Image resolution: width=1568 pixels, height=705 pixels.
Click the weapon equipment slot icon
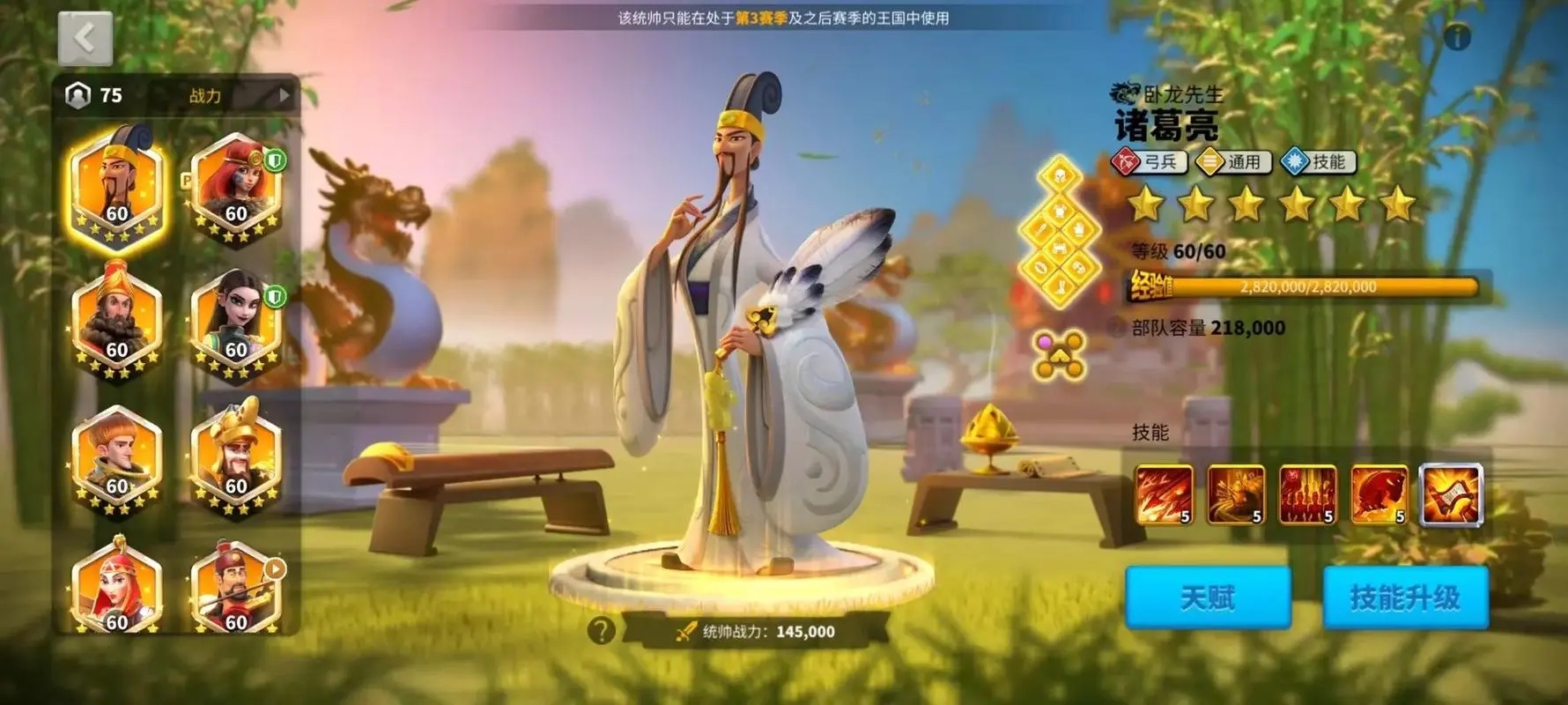pyautogui.click(x=1040, y=229)
